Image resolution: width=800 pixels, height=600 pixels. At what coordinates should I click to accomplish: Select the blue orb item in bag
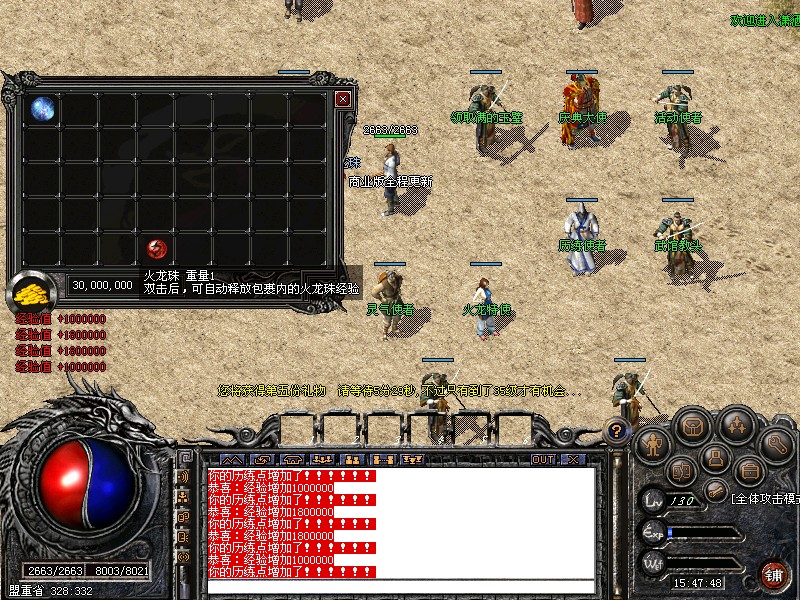pyautogui.click(x=42, y=108)
